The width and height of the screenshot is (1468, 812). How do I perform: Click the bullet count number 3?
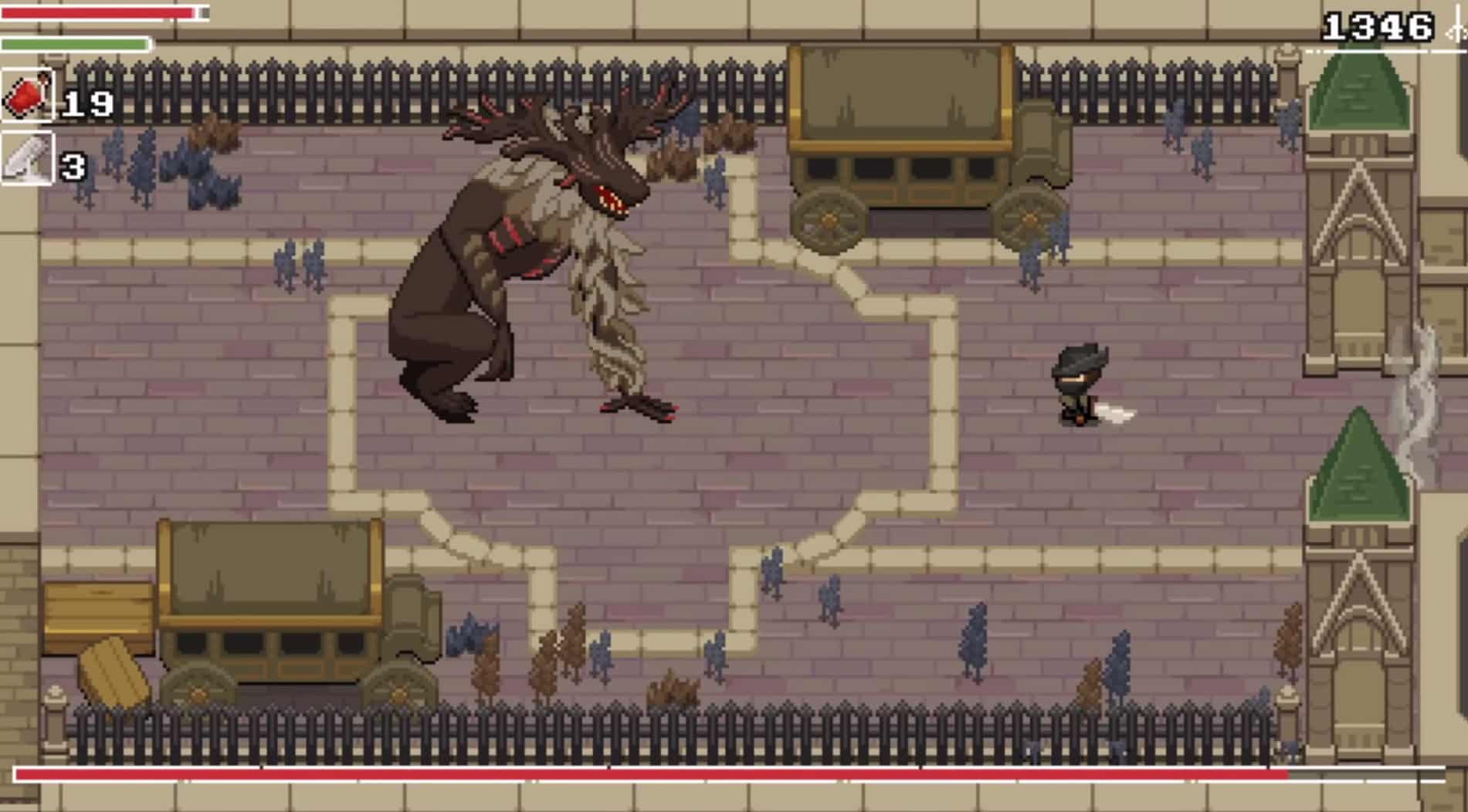(x=73, y=165)
